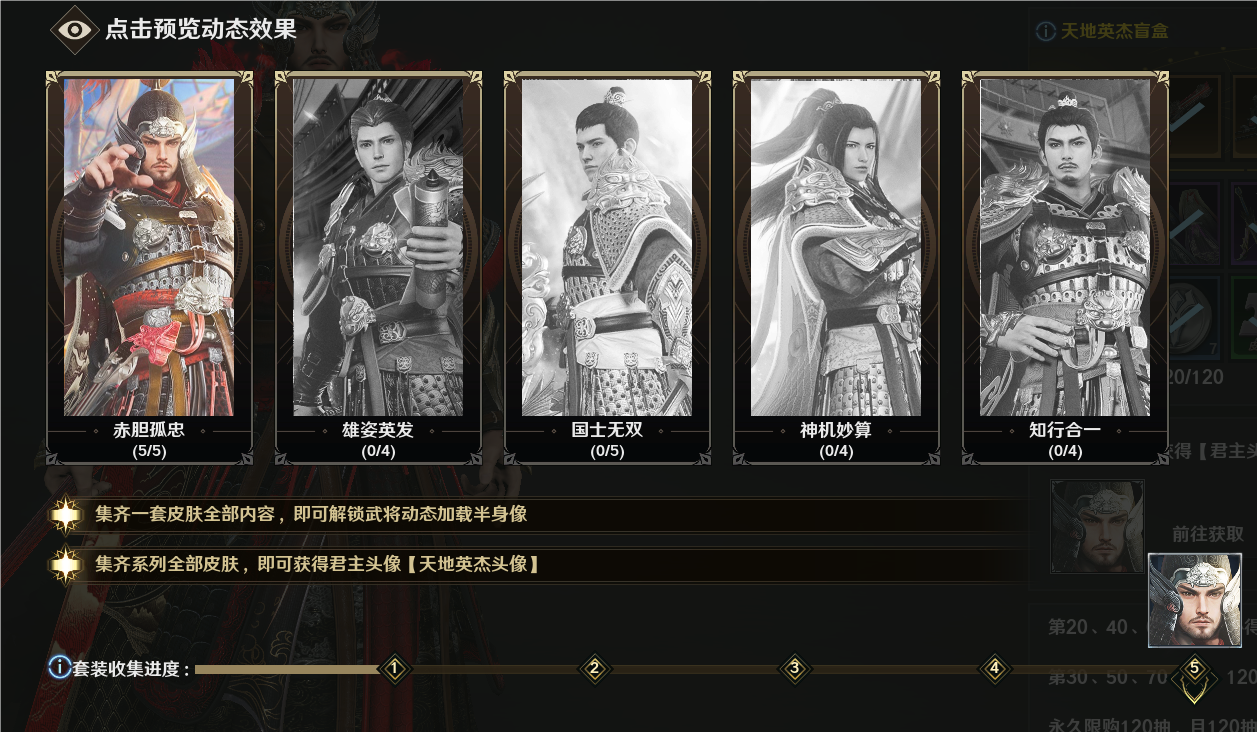Click the eye preview icon

pos(74,29)
